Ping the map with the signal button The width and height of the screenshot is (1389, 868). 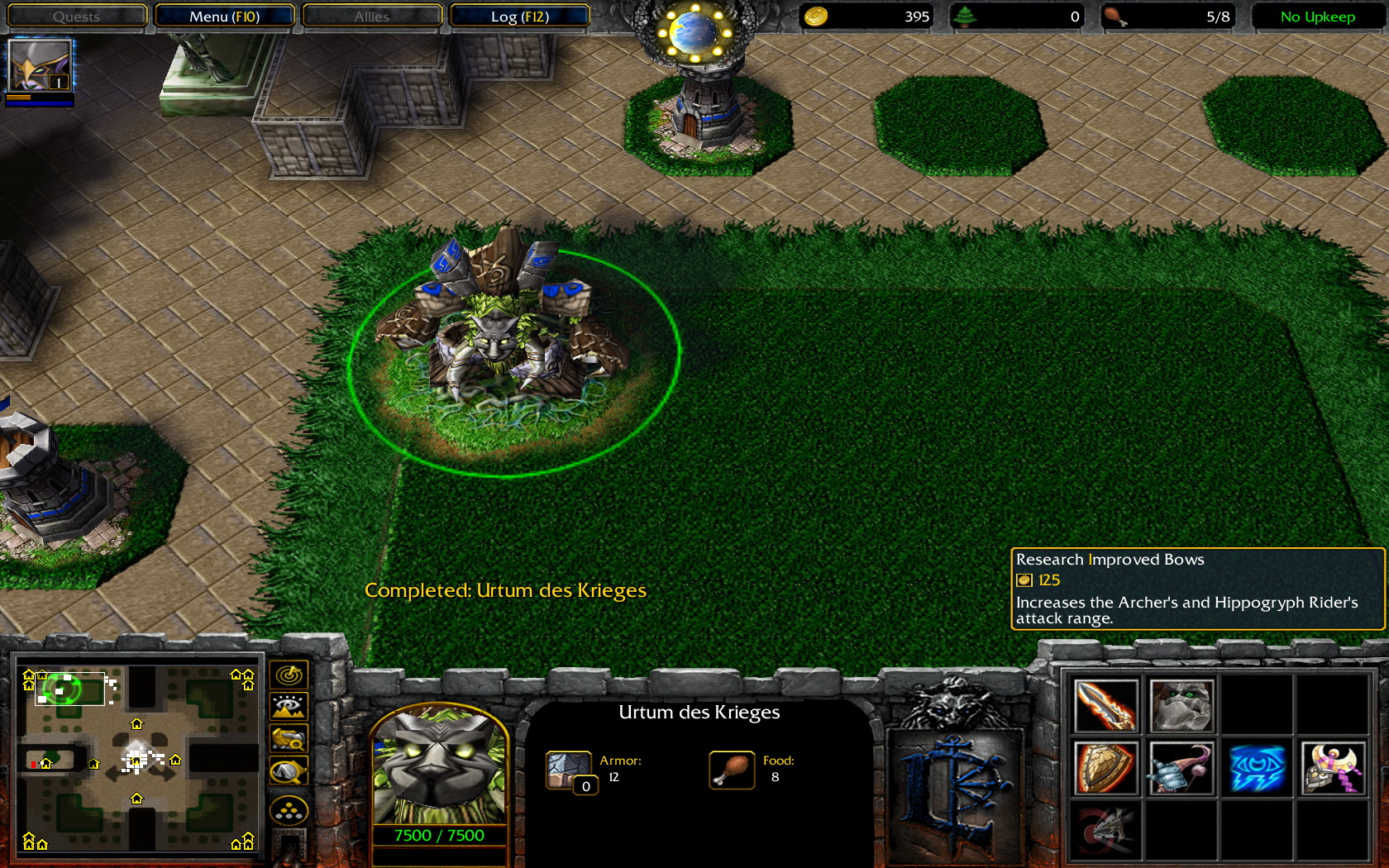[288, 674]
